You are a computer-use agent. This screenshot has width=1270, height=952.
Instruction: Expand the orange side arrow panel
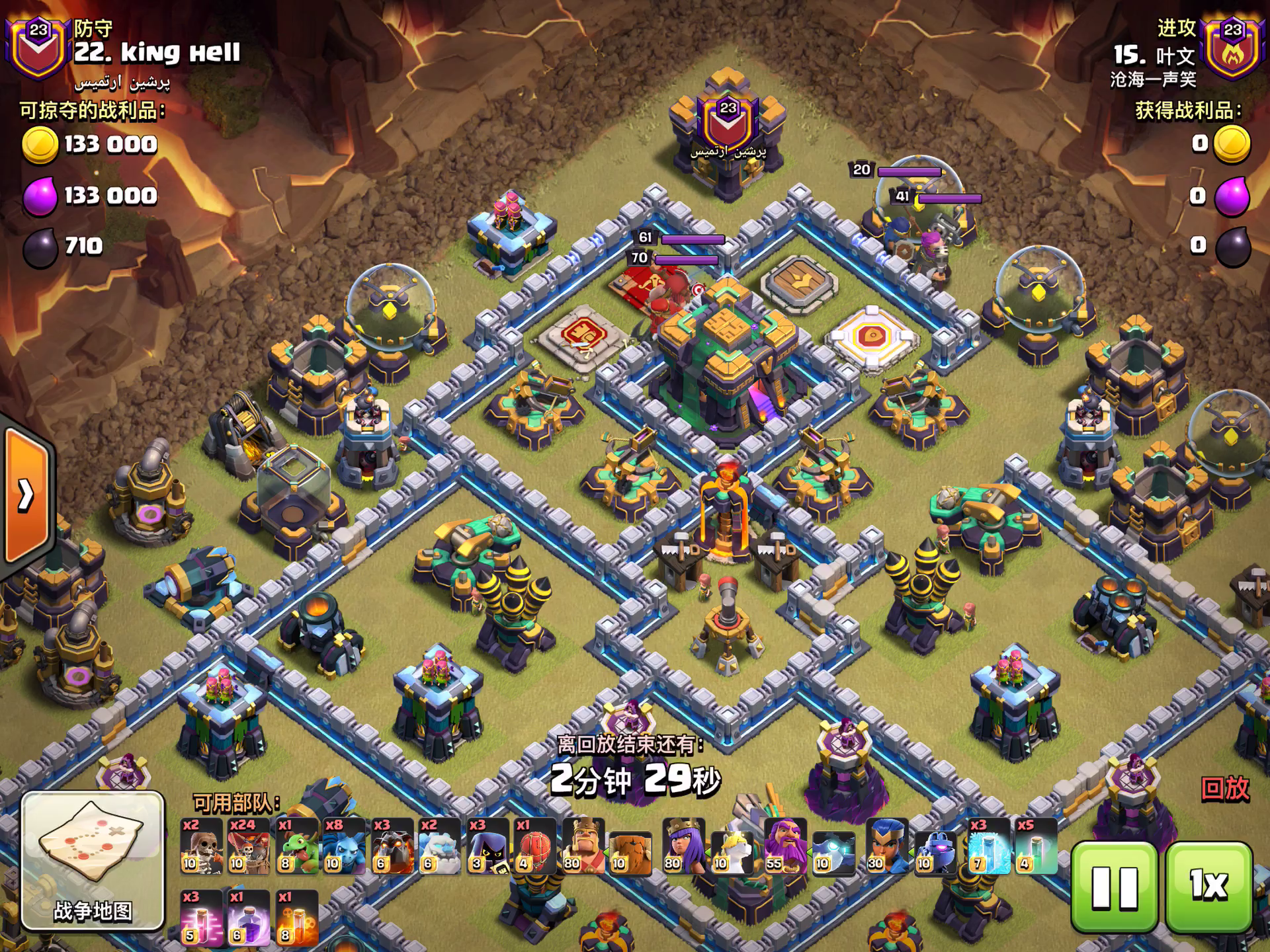(26, 495)
